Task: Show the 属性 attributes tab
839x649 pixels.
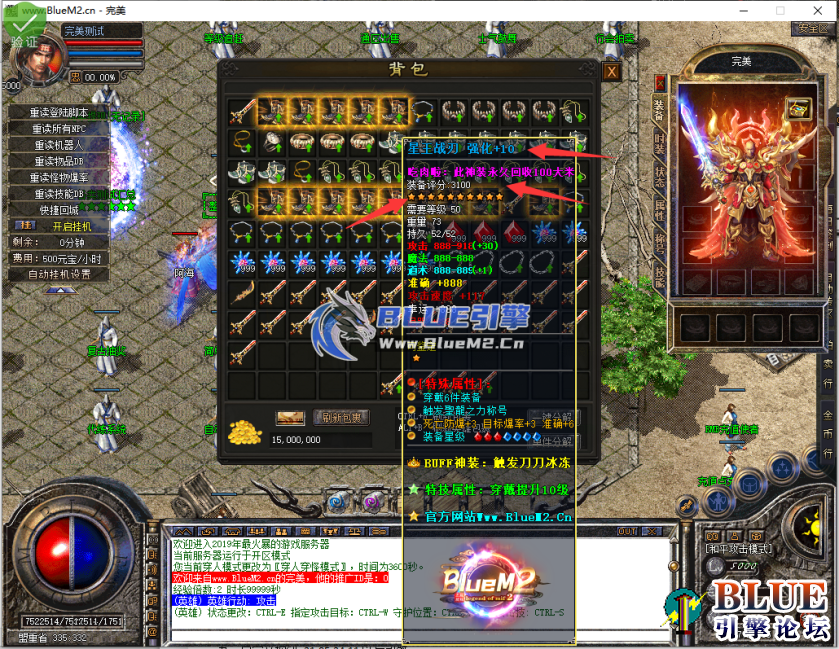Action: [659, 208]
